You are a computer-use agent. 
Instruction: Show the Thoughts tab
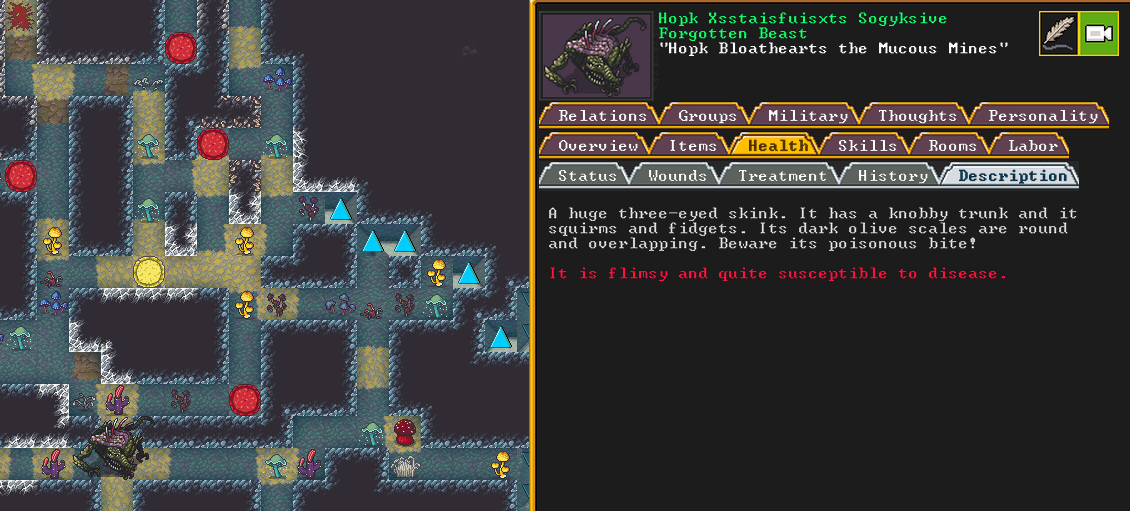coord(917,116)
